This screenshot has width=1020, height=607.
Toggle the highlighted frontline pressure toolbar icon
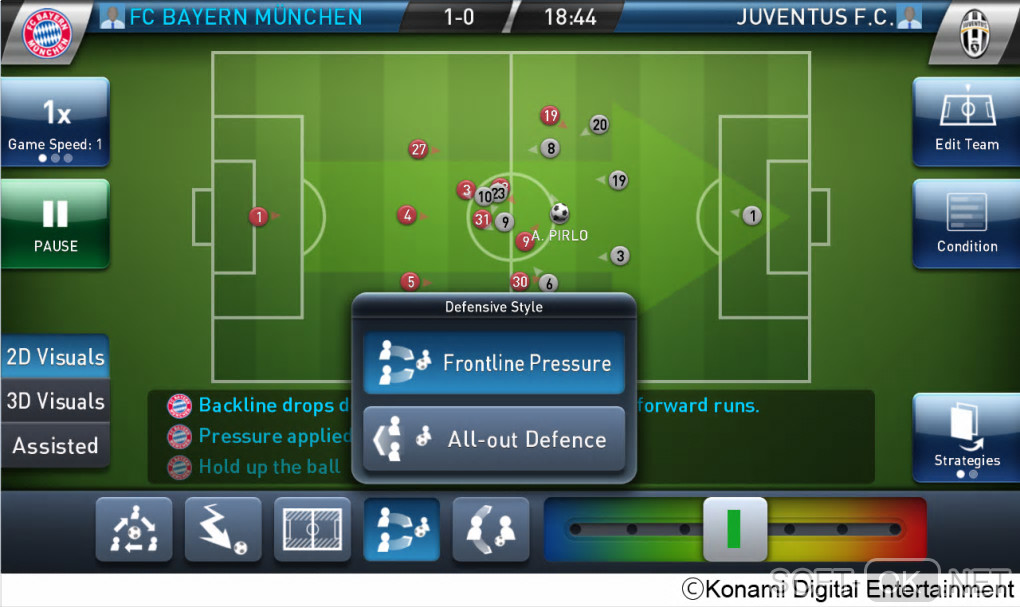pos(401,529)
